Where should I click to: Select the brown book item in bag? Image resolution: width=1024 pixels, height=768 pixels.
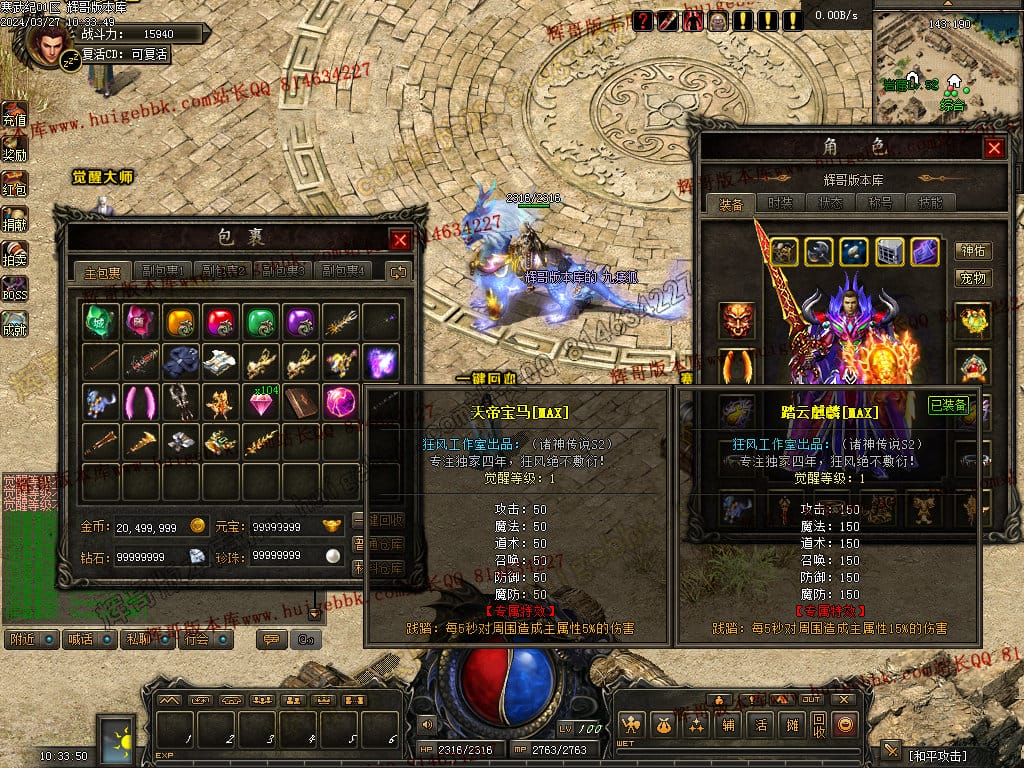(301, 401)
